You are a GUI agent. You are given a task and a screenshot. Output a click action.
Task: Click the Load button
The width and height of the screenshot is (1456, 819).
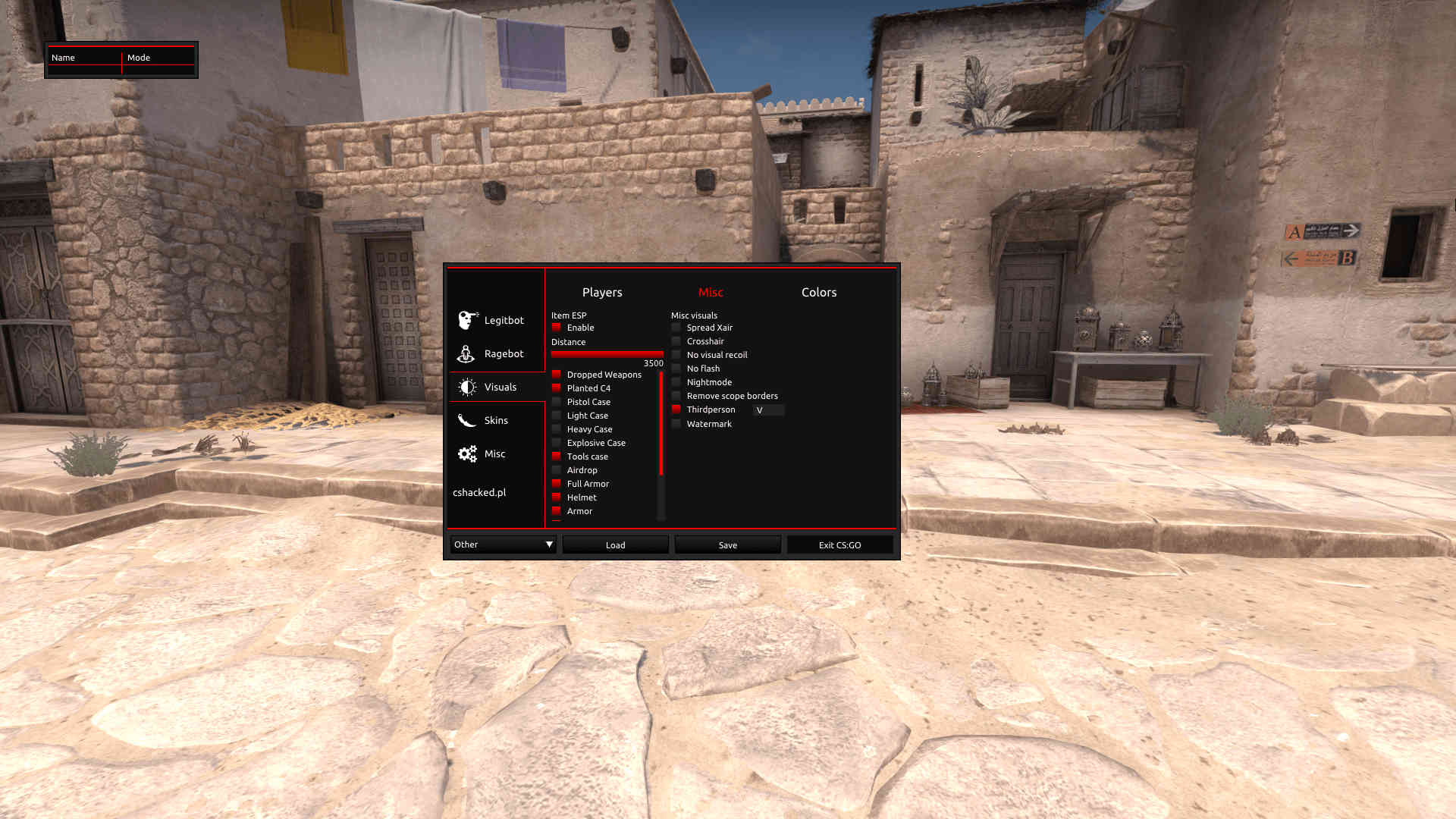615,544
